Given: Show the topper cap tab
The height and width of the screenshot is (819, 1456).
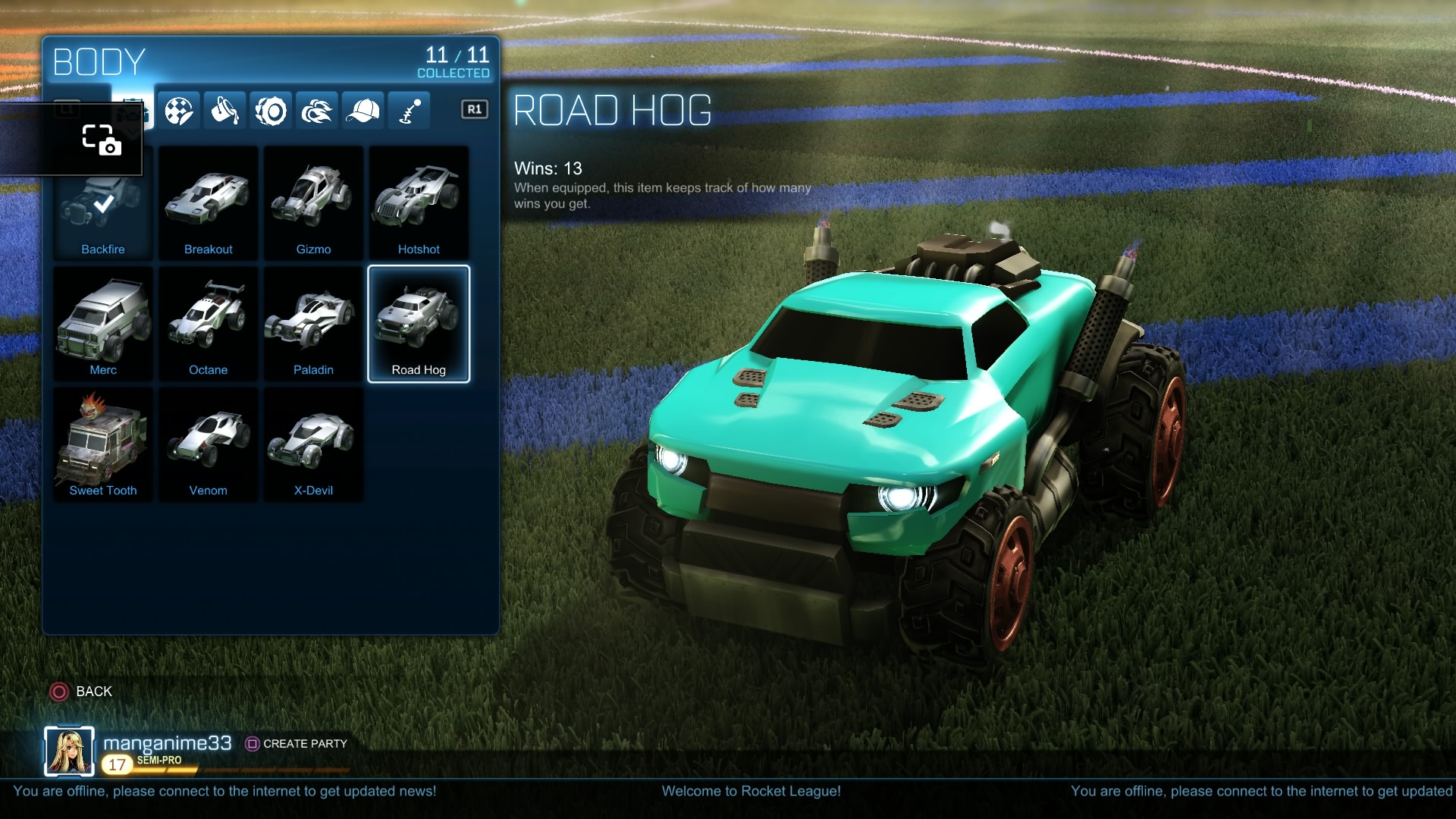Looking at the screenshot, I should point(362,111).
